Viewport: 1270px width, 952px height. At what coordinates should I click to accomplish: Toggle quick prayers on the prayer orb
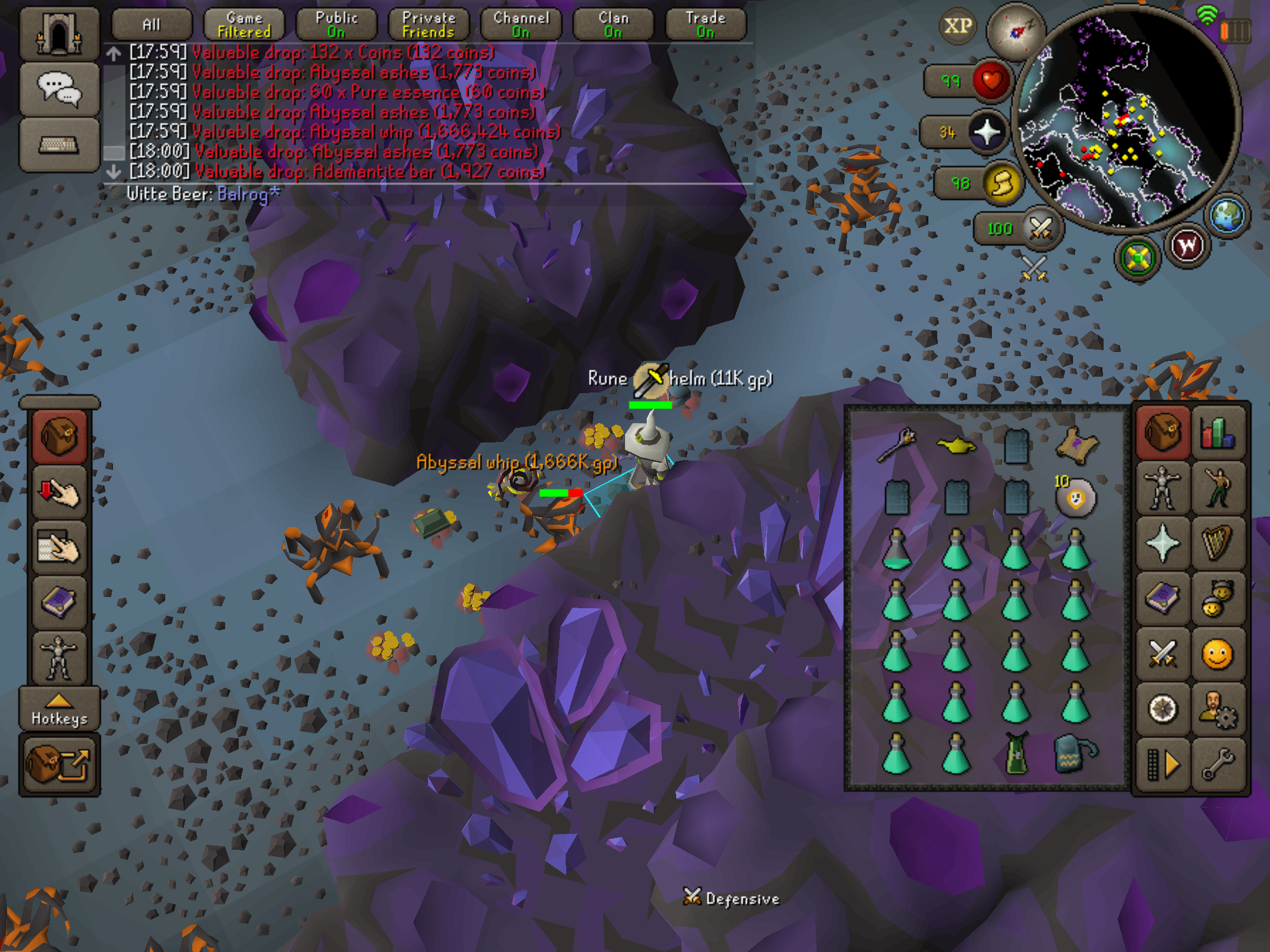[988, 132]
